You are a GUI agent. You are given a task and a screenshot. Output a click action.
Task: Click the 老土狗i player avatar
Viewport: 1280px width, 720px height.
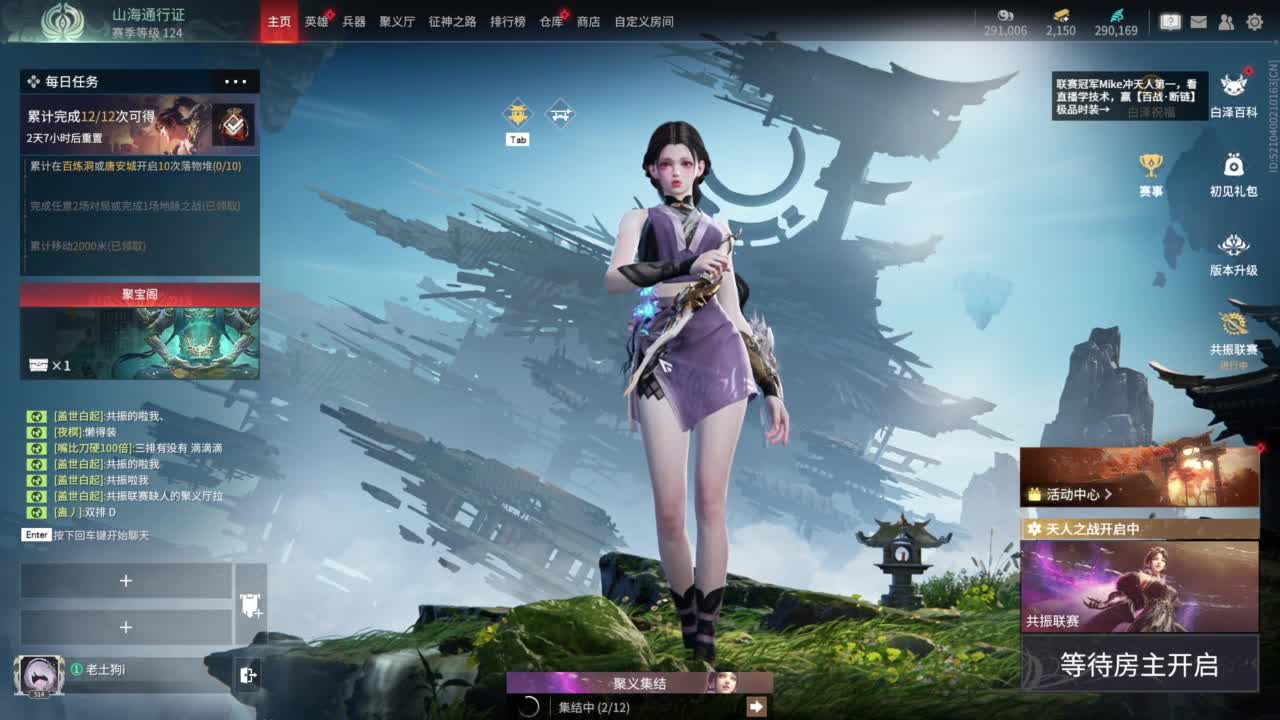[40, 673]
